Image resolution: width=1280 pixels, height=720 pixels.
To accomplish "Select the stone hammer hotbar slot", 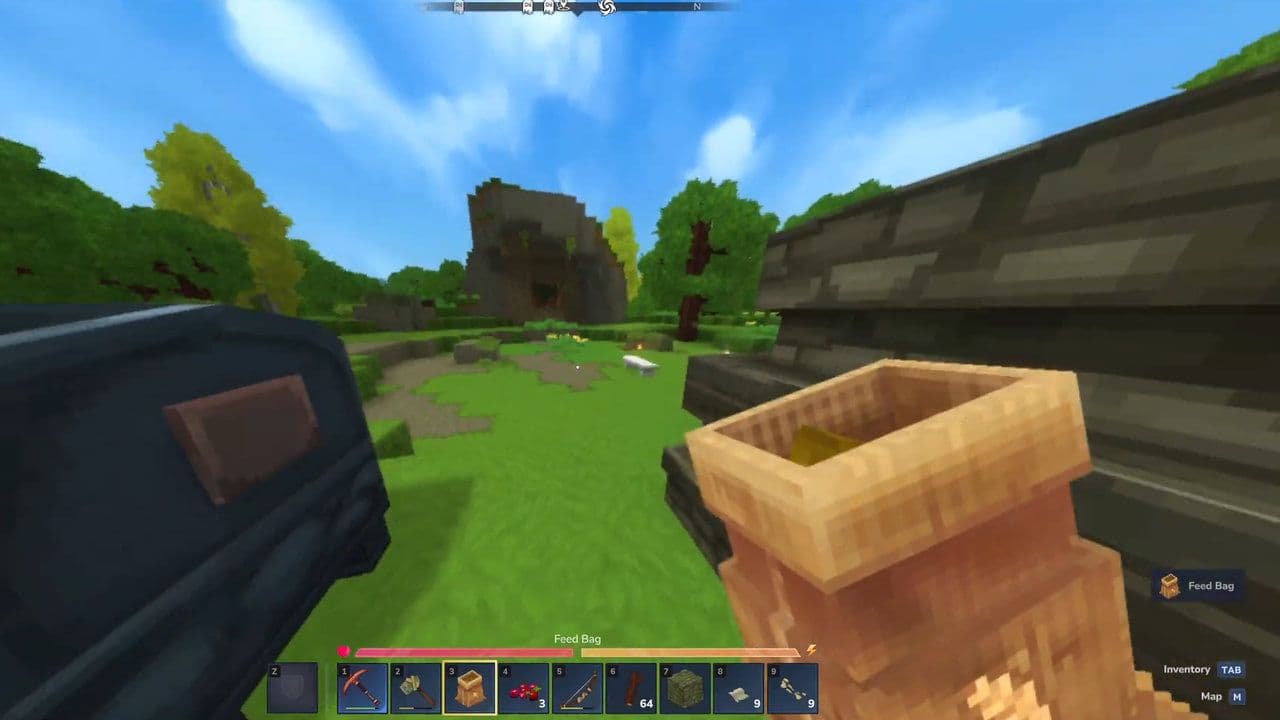I will [x=416, y=688].
